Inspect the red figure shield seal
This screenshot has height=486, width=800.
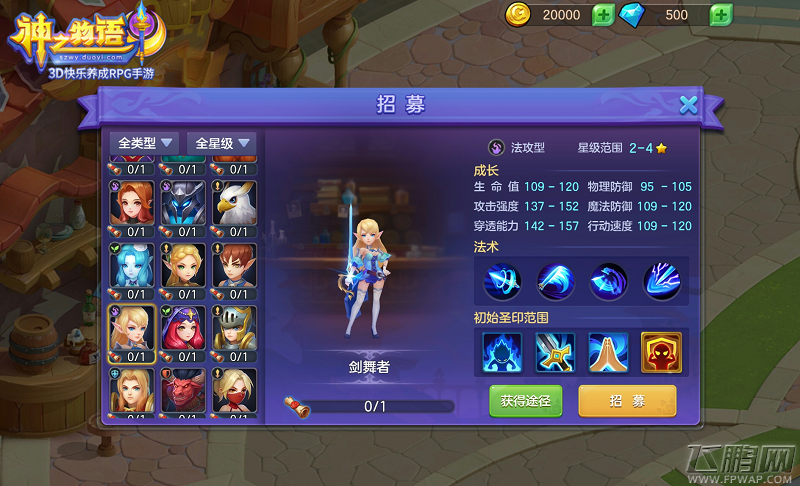(x=661, y=352)
